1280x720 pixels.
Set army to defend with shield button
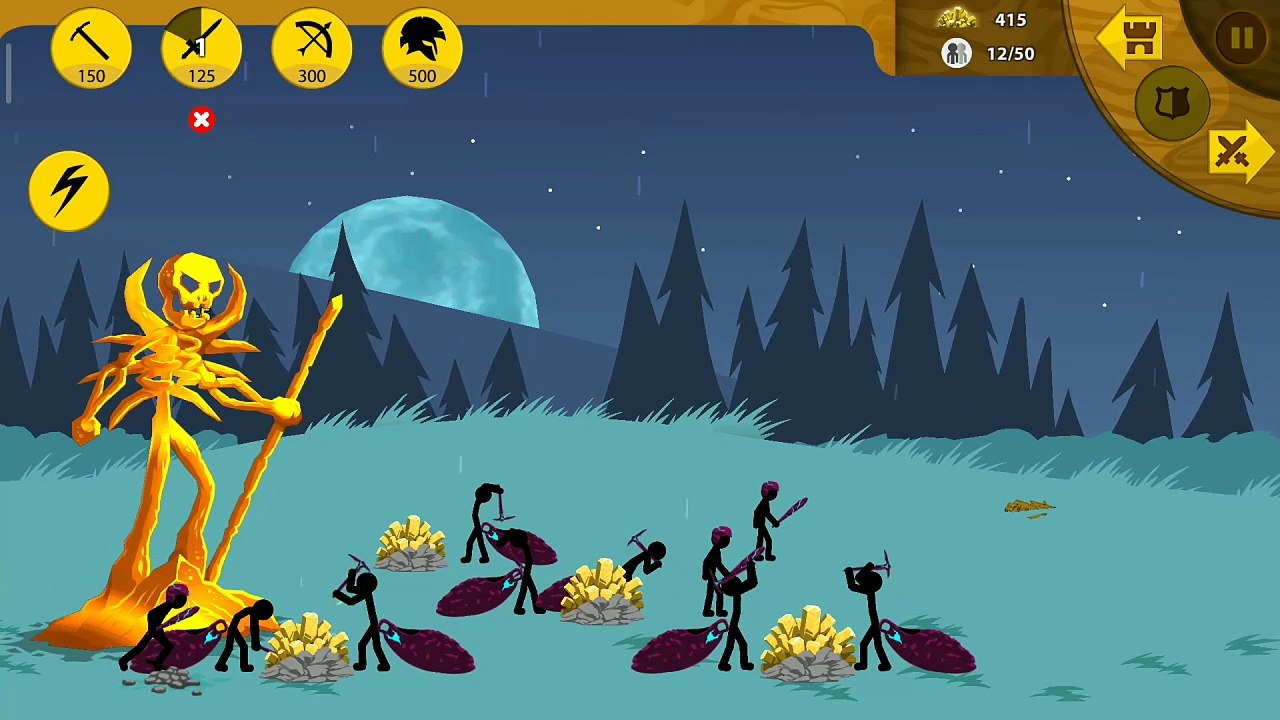point(1172,103)
